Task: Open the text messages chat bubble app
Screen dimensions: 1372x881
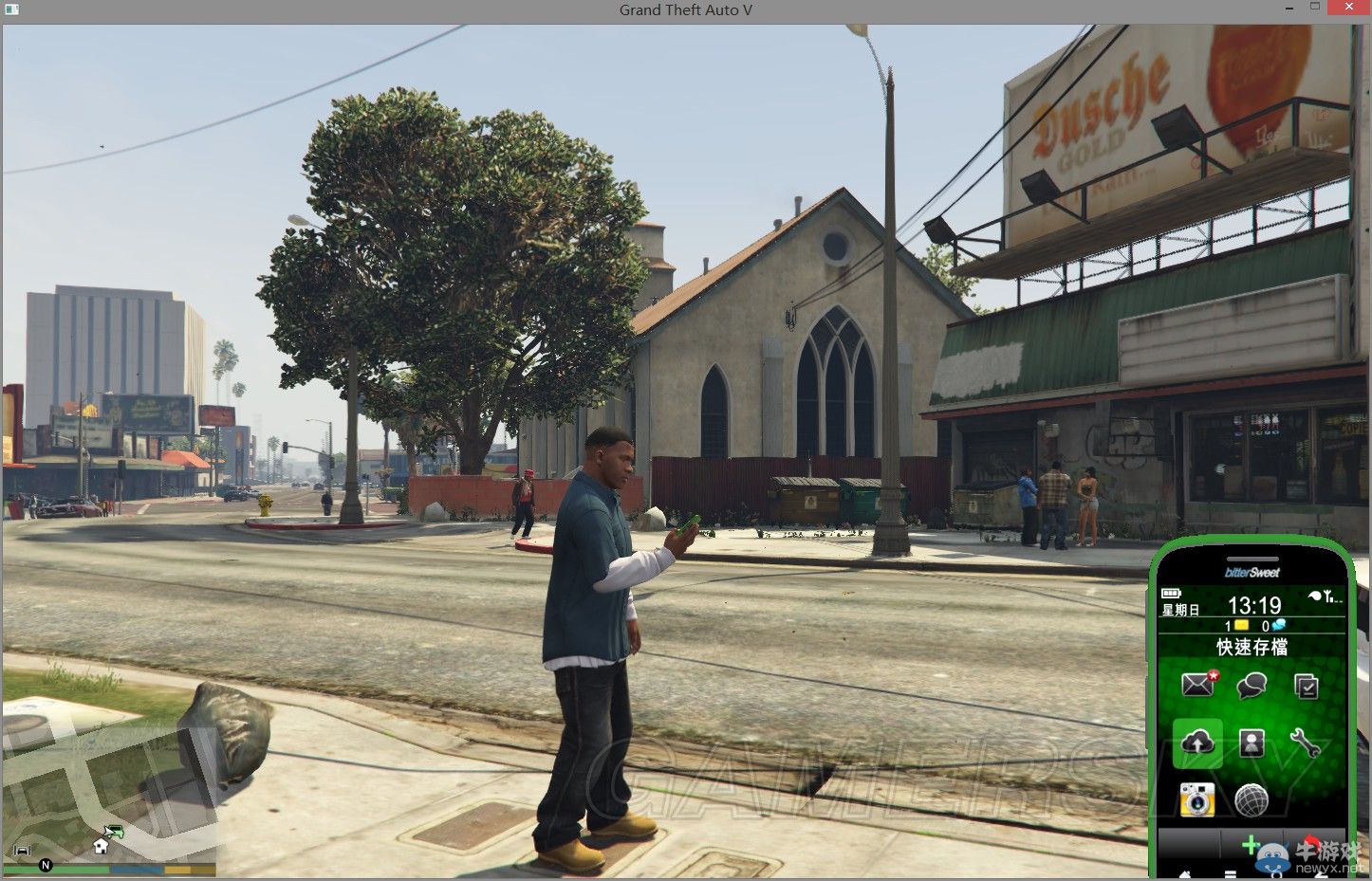Action: coord(1250,686)
